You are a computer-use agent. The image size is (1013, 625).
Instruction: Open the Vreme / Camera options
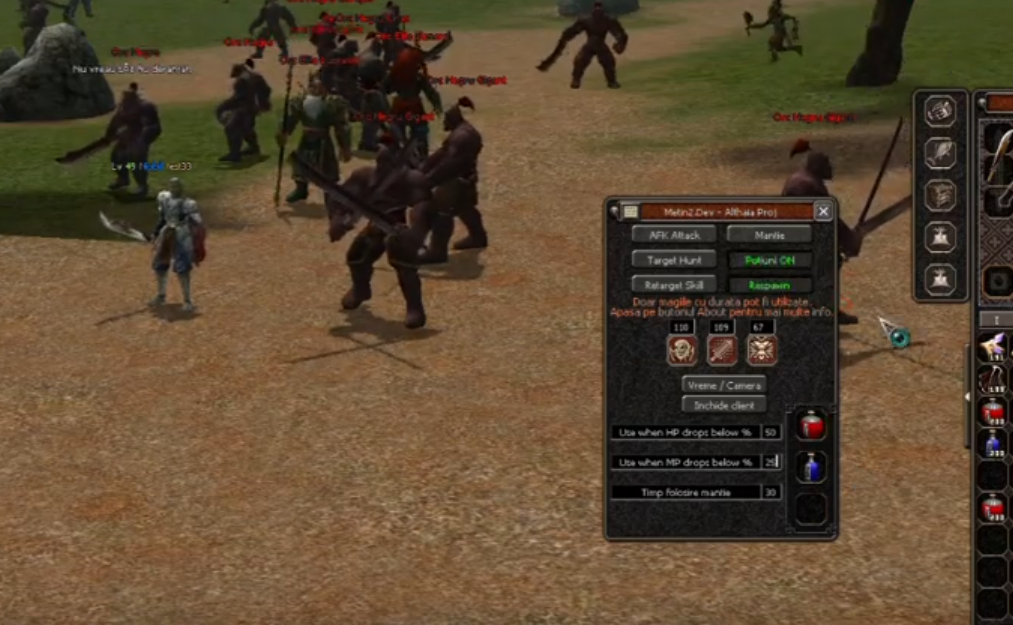point(724,385)
